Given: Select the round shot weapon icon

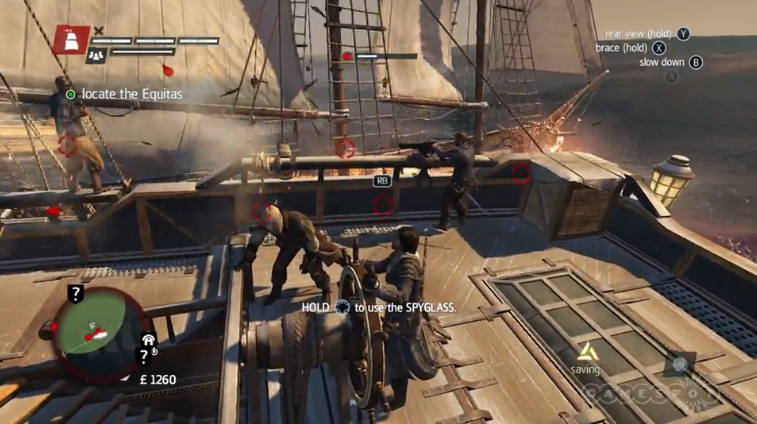Looking at the screenshot, I should (682, 365).
